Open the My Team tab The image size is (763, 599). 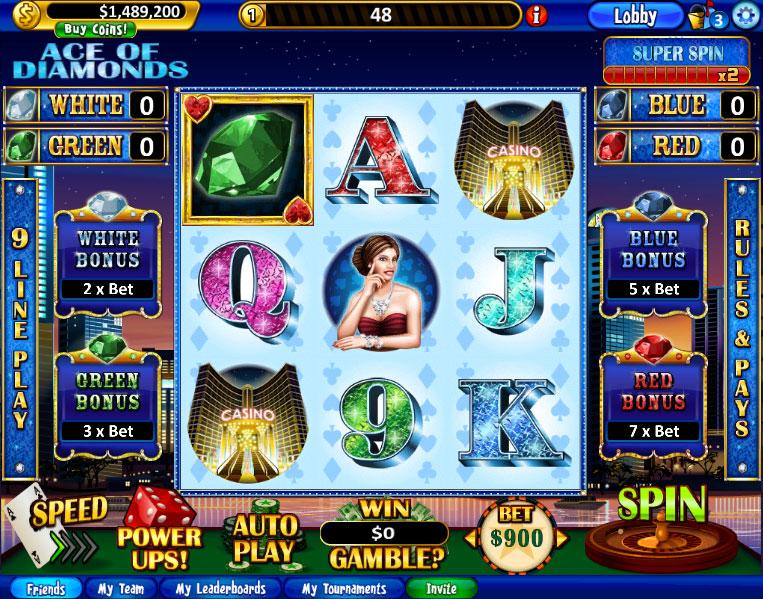pos(121,589)
